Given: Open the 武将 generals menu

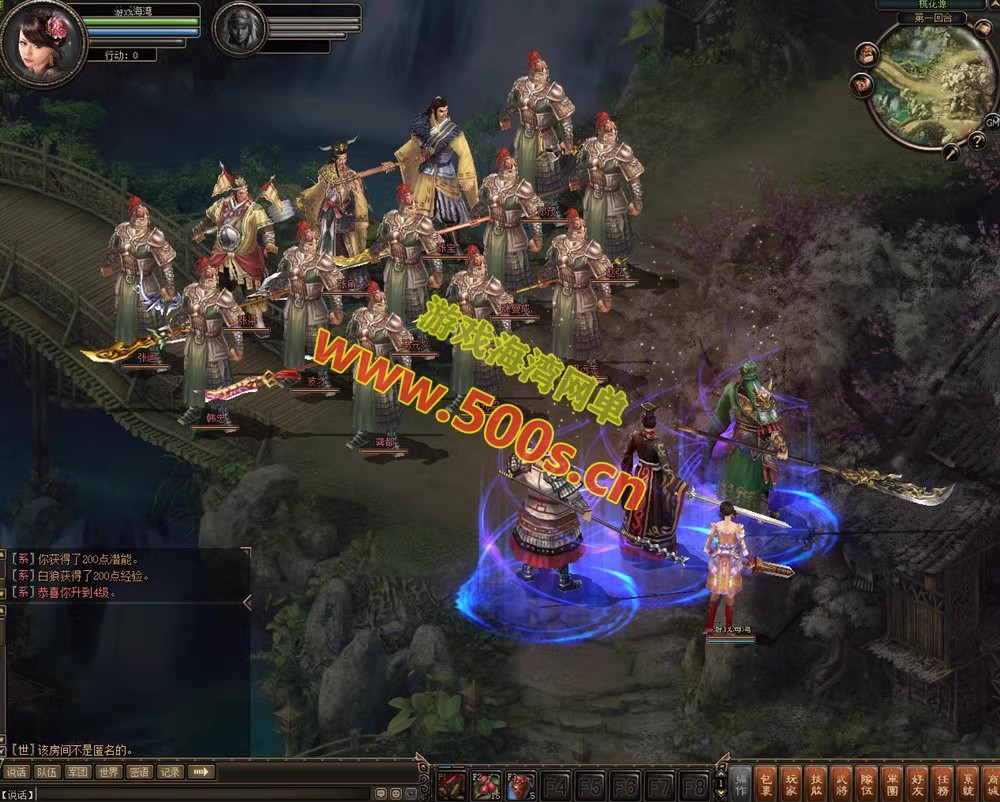Looking at the screenshot, I should pyautogui.click(x=841, y=782).
